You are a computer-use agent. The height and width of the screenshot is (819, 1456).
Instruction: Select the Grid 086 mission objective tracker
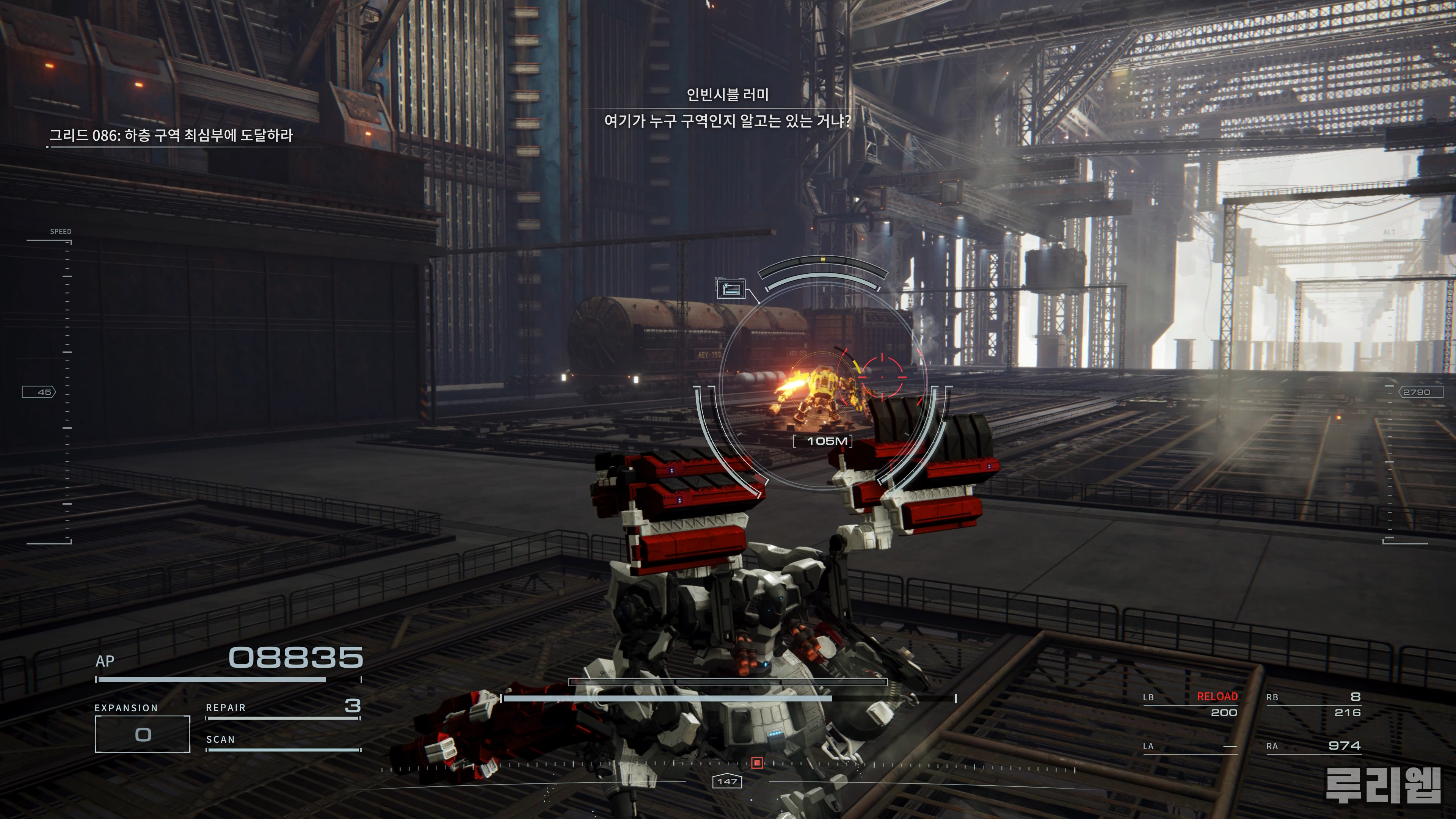[x=171, y=136]
